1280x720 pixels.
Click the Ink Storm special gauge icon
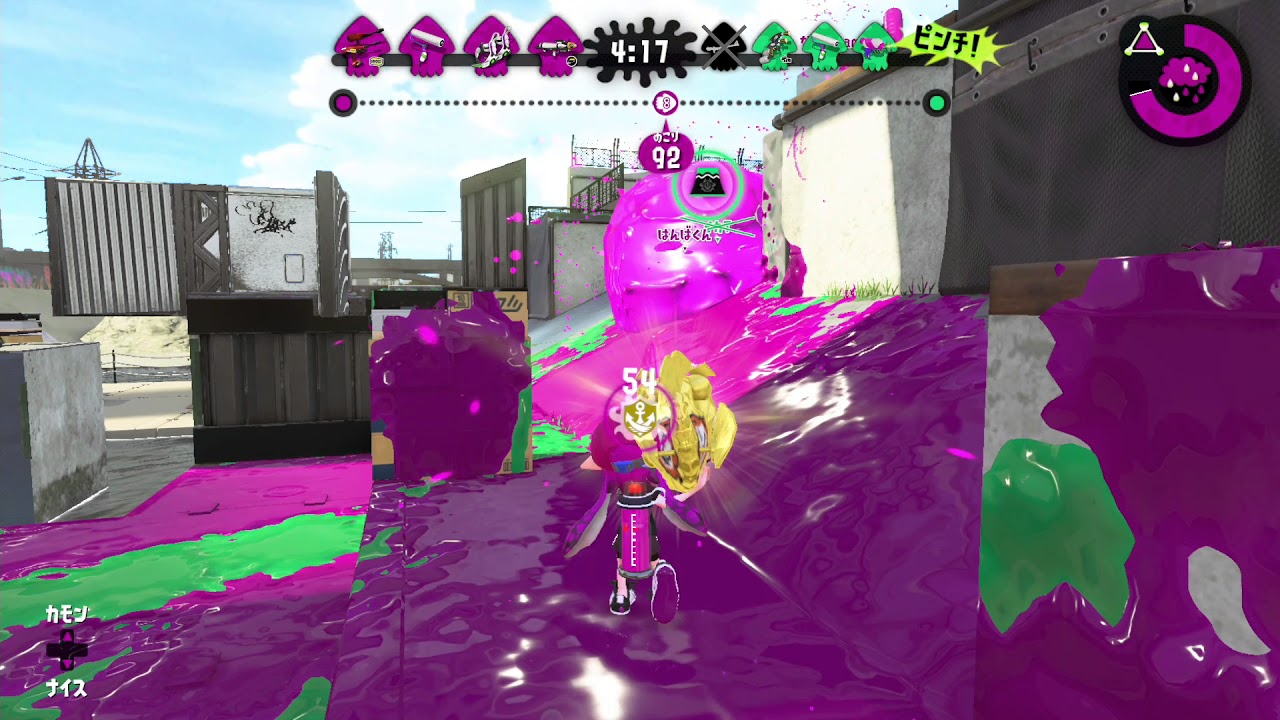coord(1185,78)
